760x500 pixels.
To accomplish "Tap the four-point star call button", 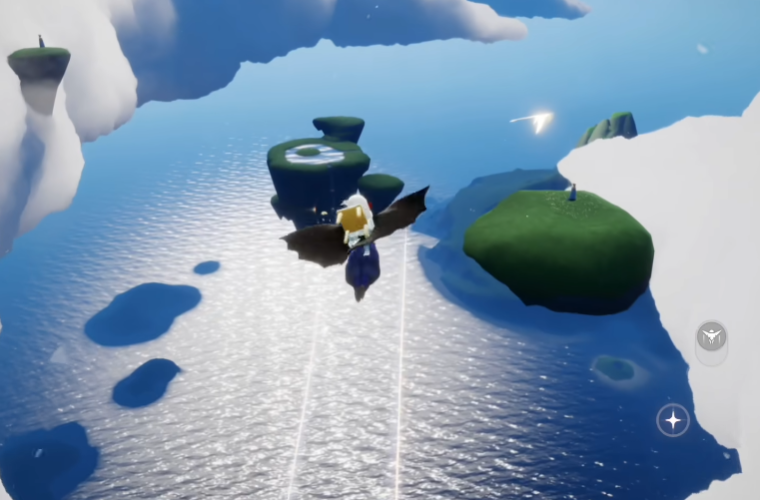I will pos(673,420).
